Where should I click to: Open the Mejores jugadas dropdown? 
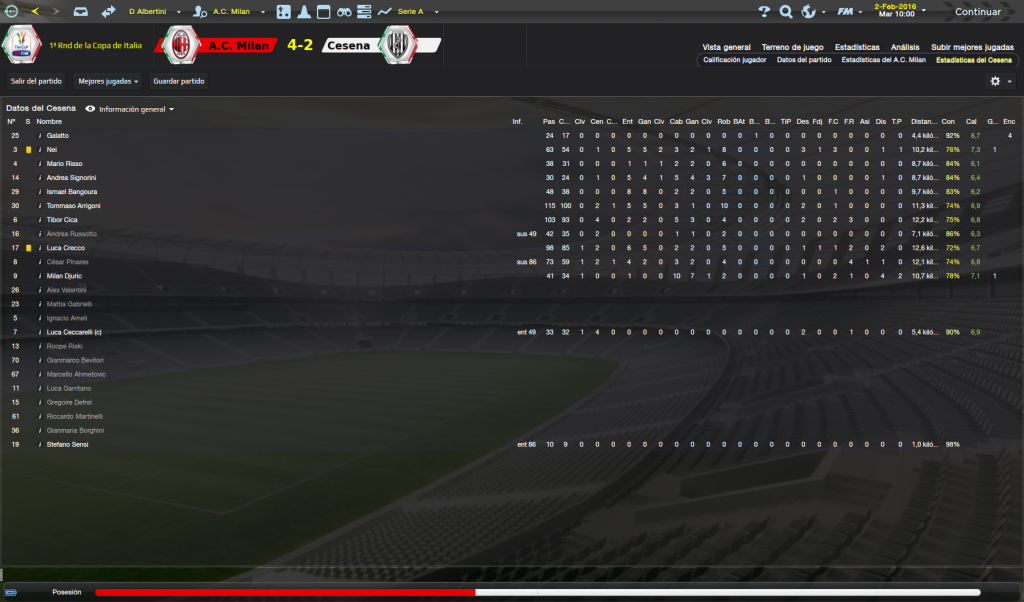pyautogui.click(x=108, y=80)
